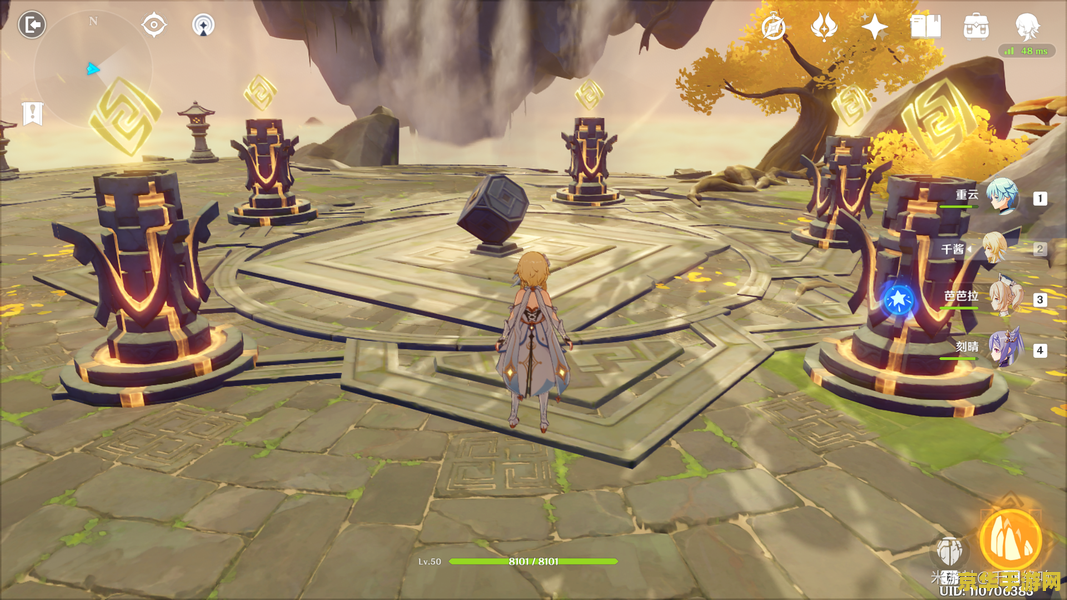1067x600 pixels.
Task: Open the Wish banner icon
Action: pos(824,27)
